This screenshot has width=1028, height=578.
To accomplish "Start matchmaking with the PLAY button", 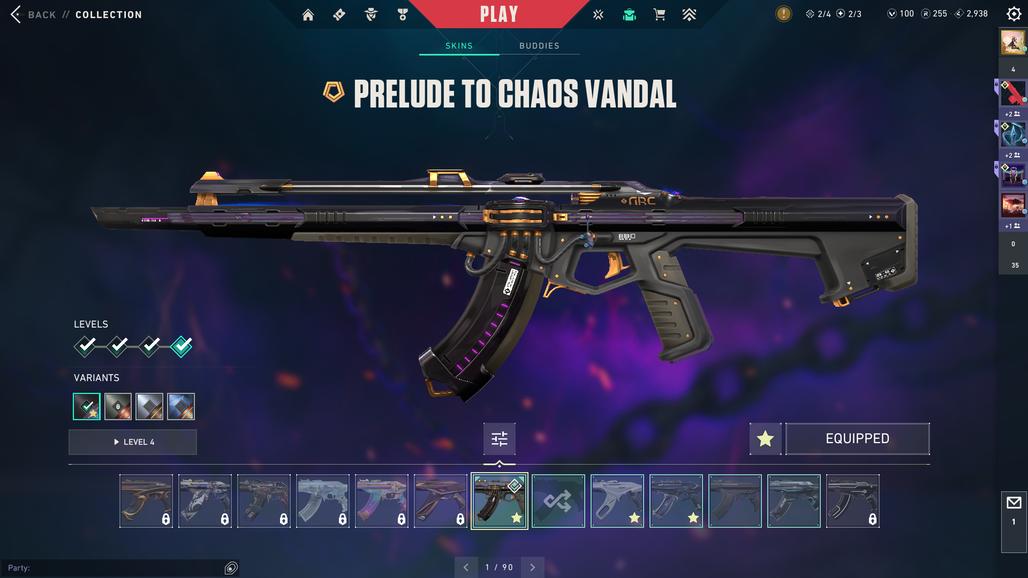I will [499, 14].
